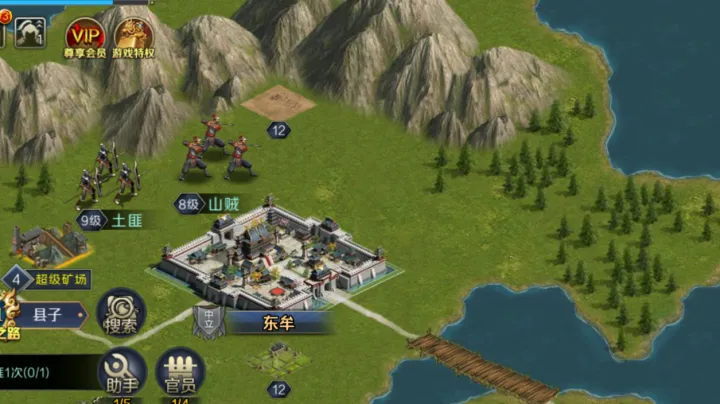Screen dimensions: 720x404
Task: Select the 8级 山贼 bandit label
Action: [210, 203]
